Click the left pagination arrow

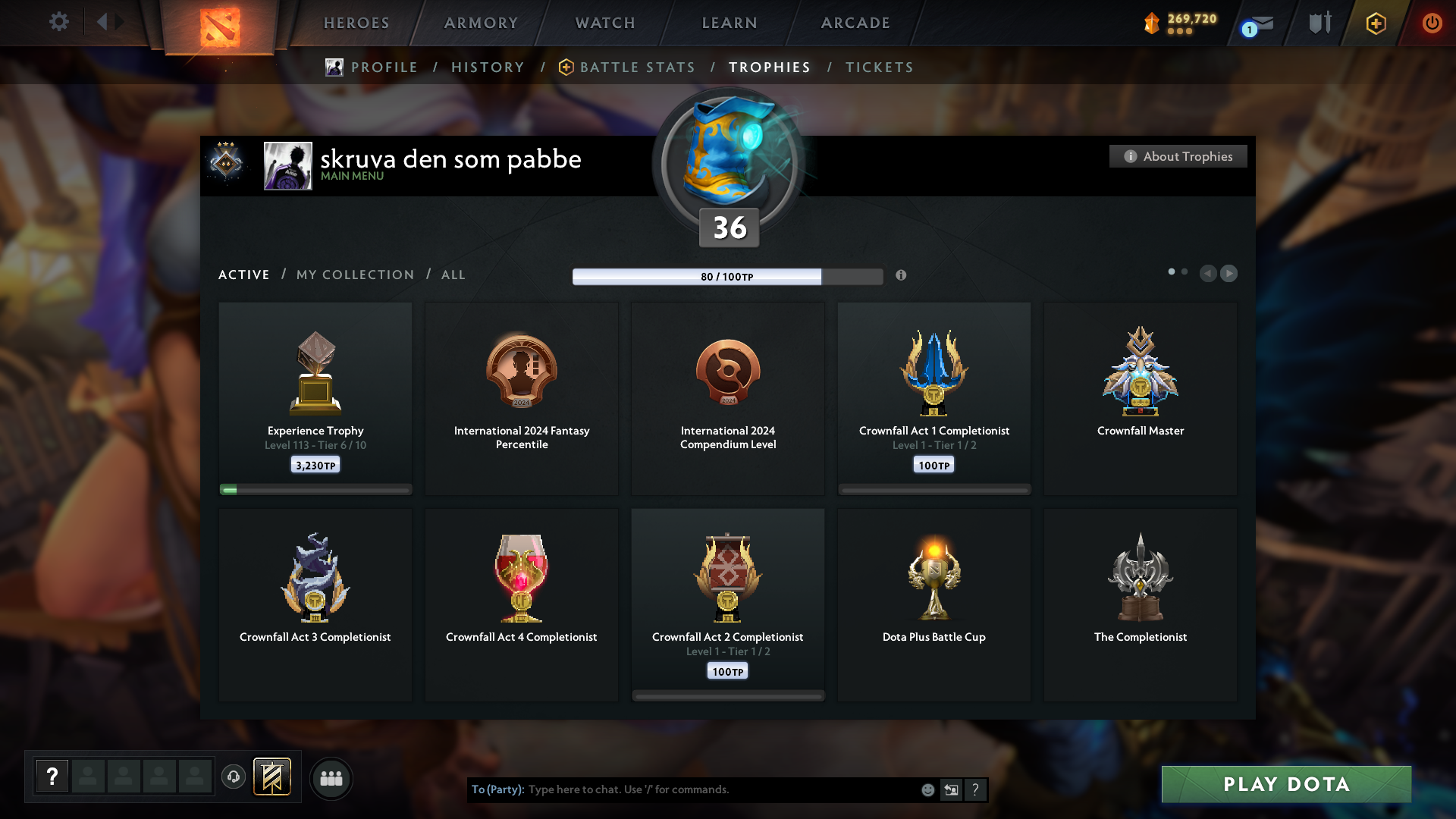[1209, 274]
